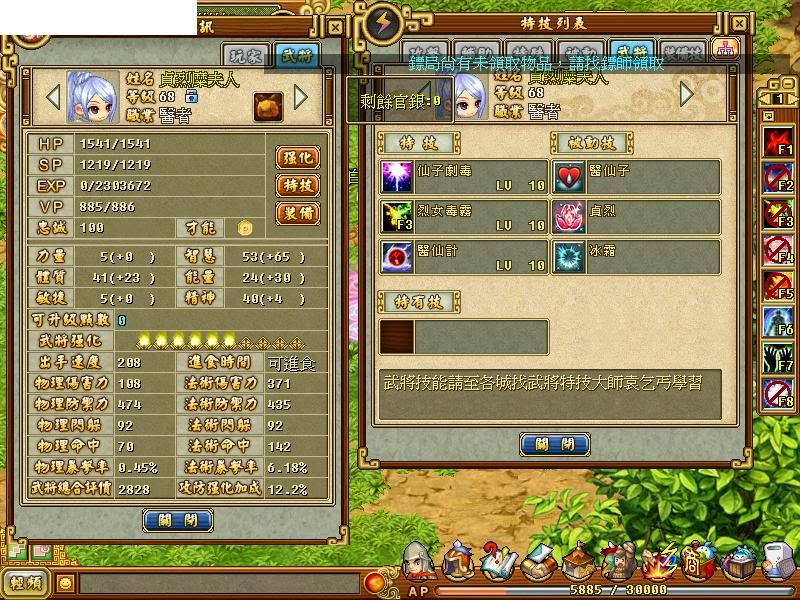This screenshot has width=800, height=600.
Task: Open the 裝備 equipment button
Action: (x=297, y=213)
